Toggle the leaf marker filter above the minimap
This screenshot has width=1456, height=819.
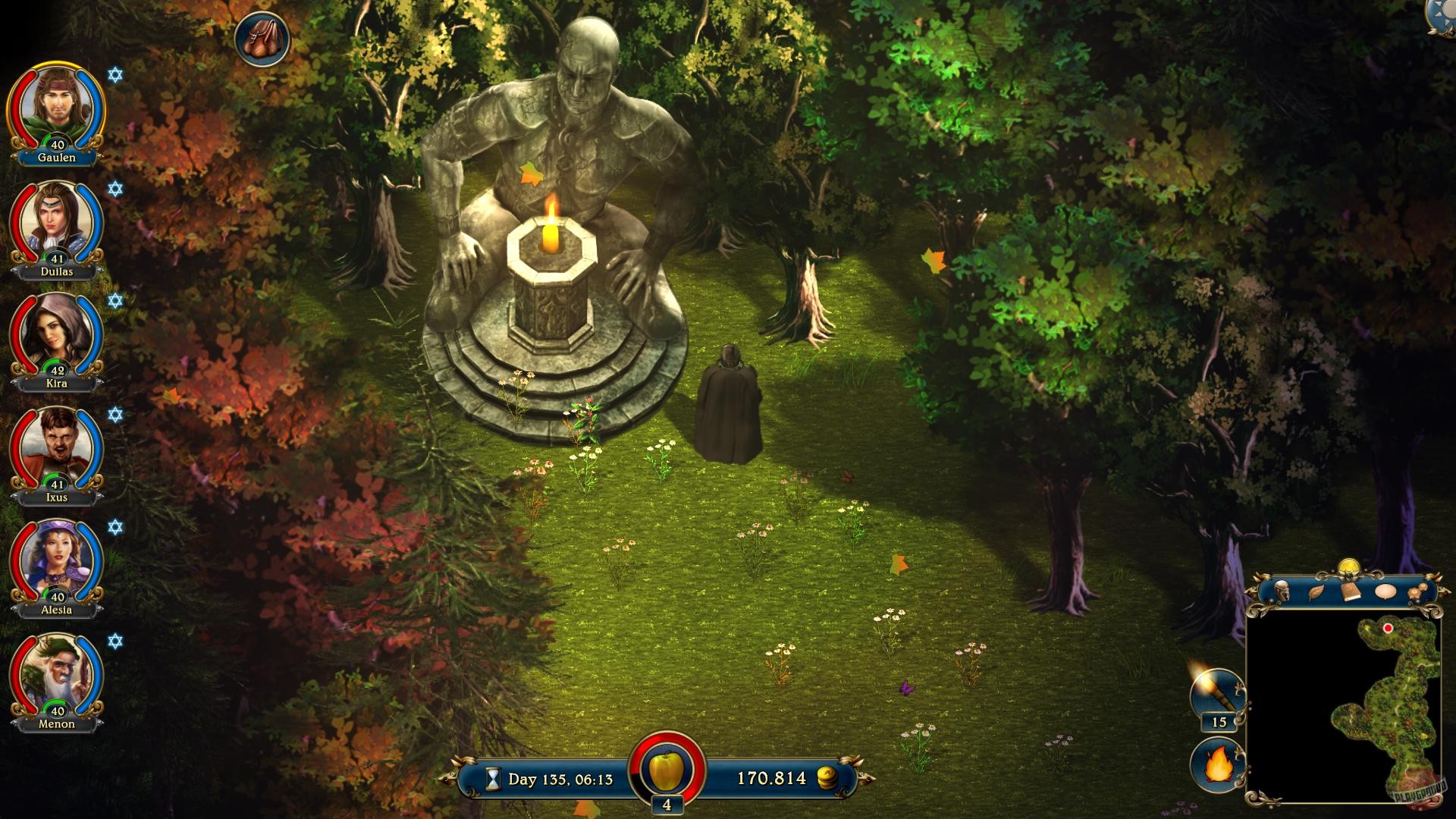click(x=1316, y=591)
